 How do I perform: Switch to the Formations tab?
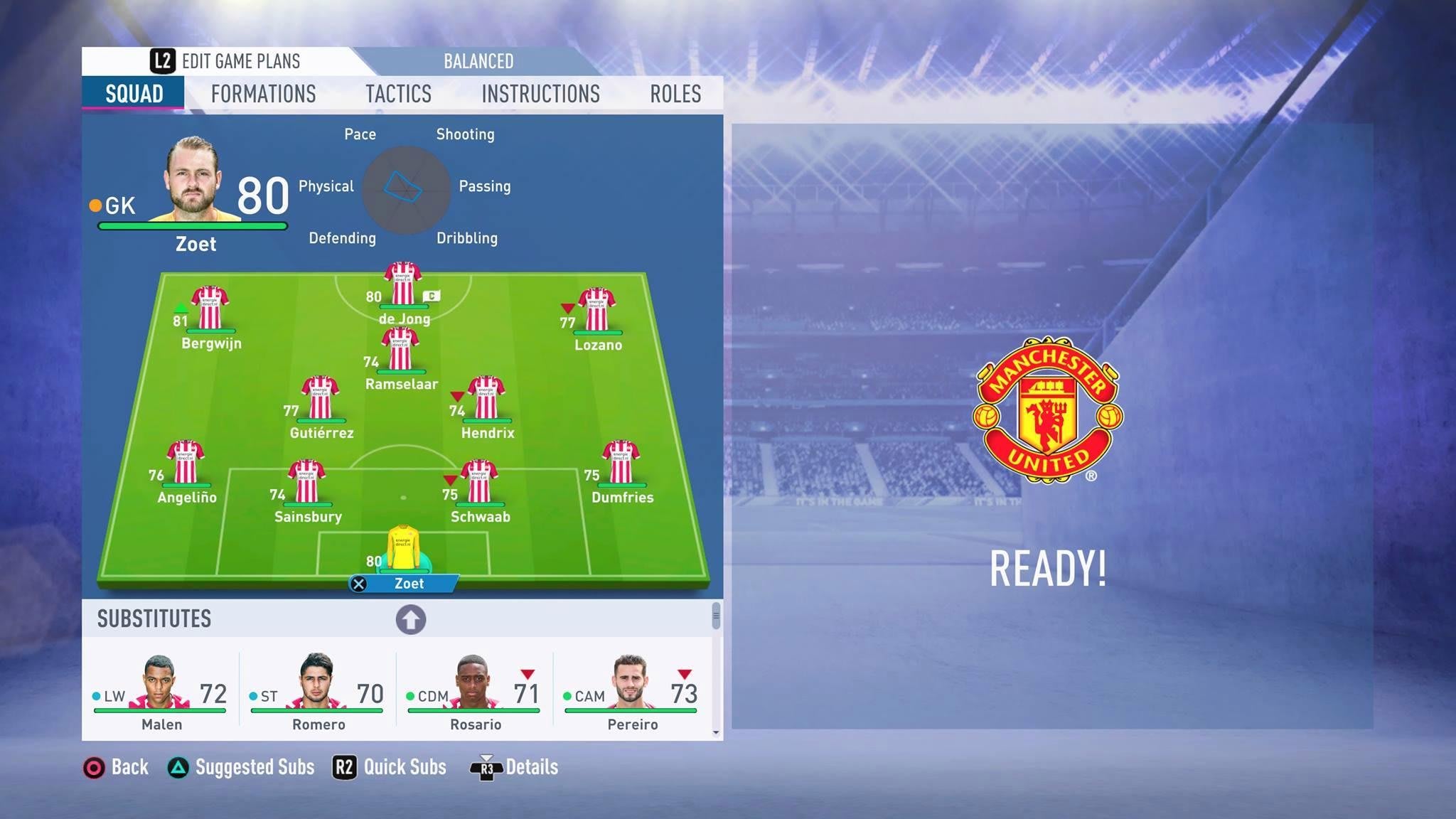pos(263,94)
